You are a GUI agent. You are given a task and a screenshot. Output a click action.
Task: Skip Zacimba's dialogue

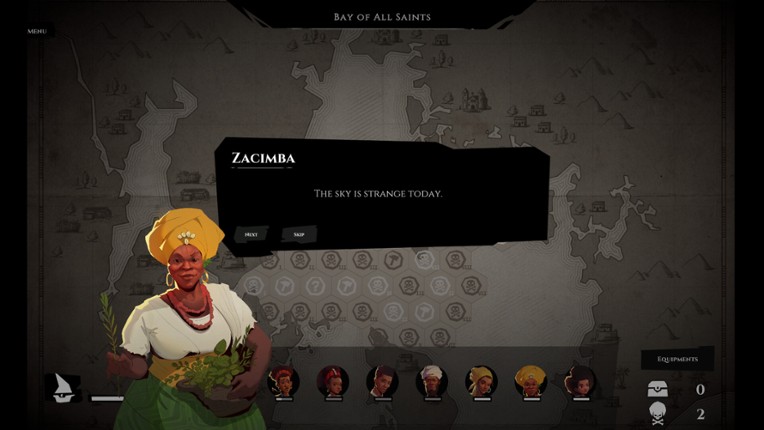pyautogui.click(x=299, y=235)
